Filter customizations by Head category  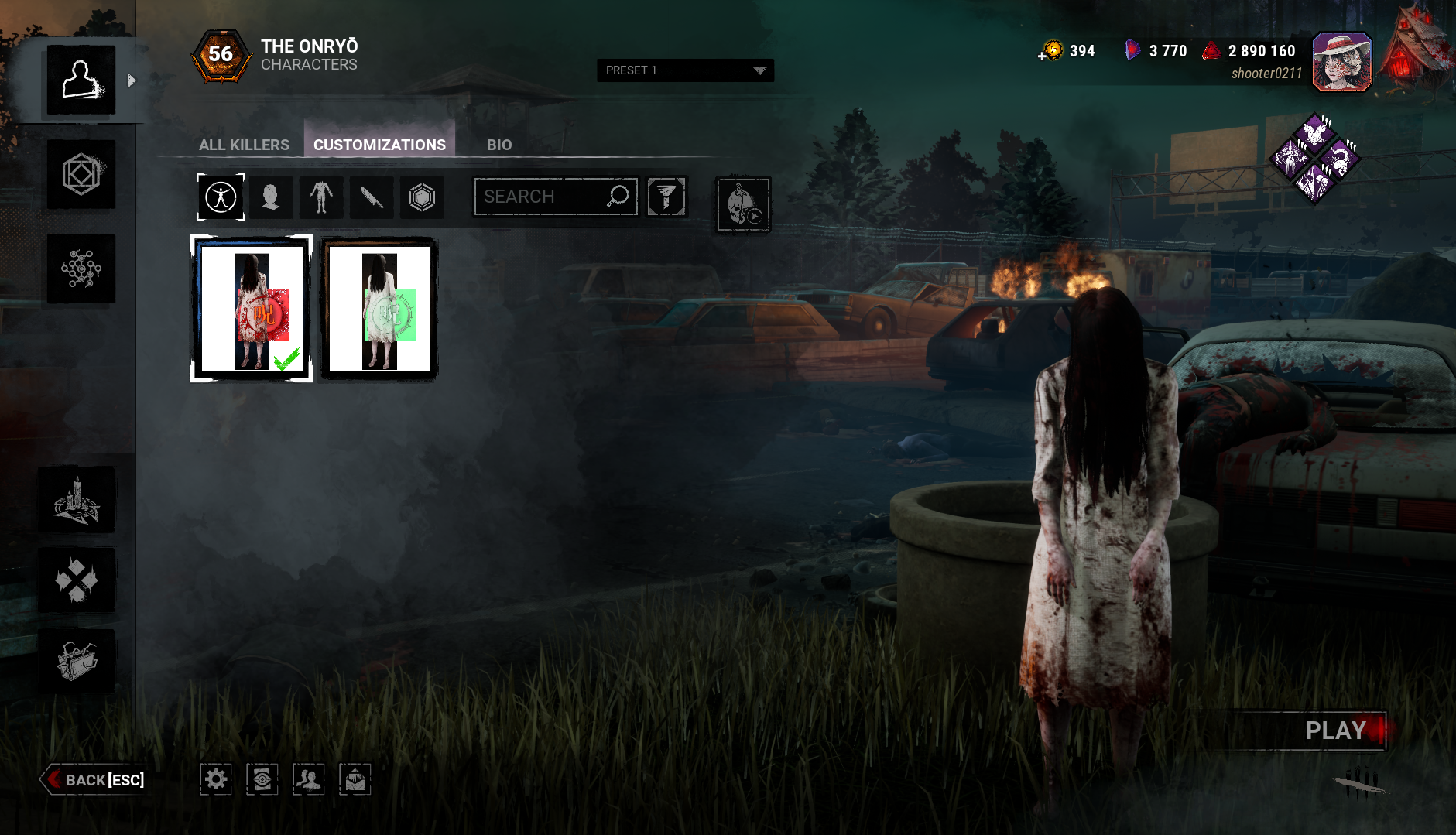271,197
